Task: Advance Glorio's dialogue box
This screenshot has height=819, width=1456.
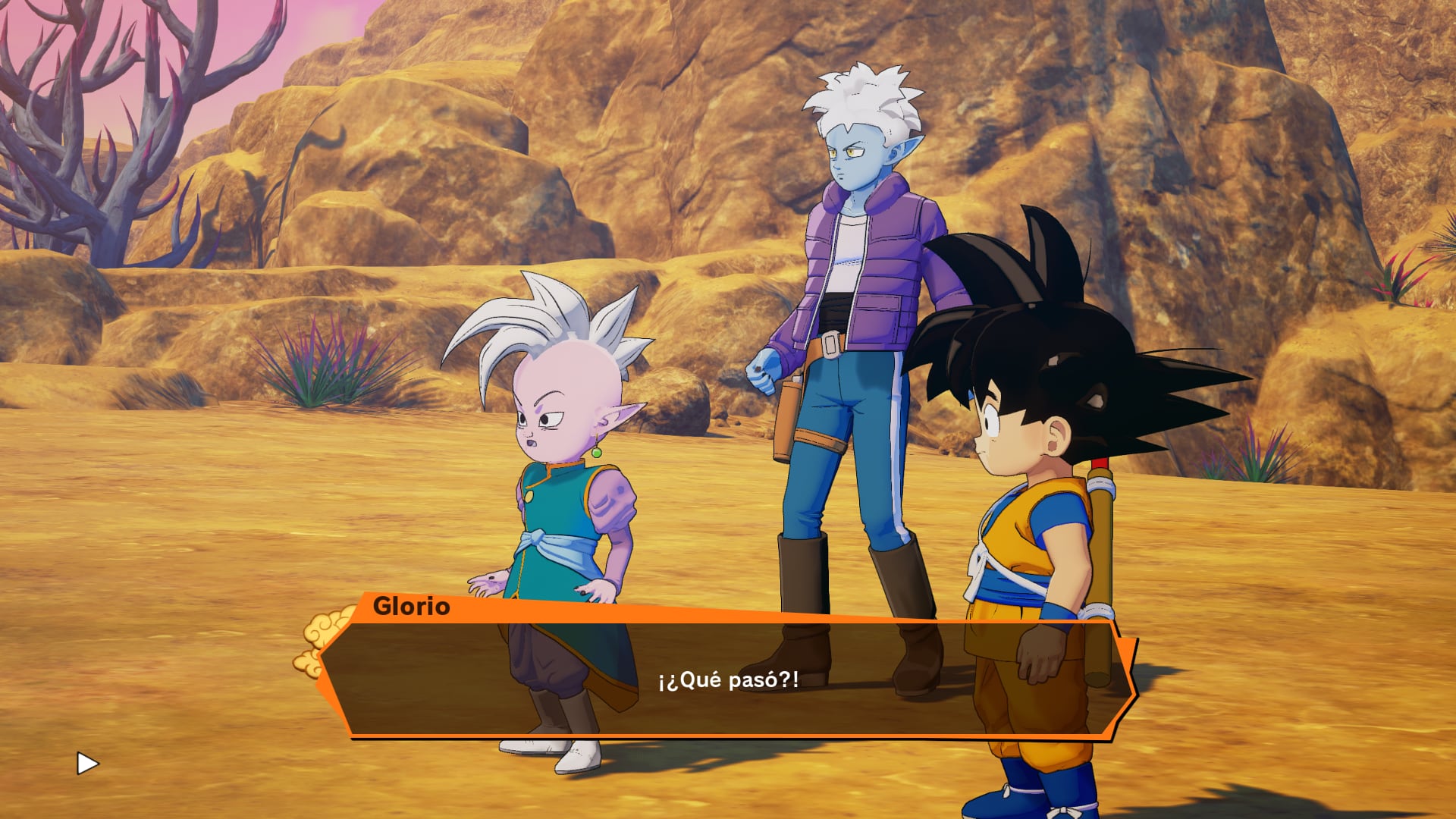Action: tap(728, 679)
